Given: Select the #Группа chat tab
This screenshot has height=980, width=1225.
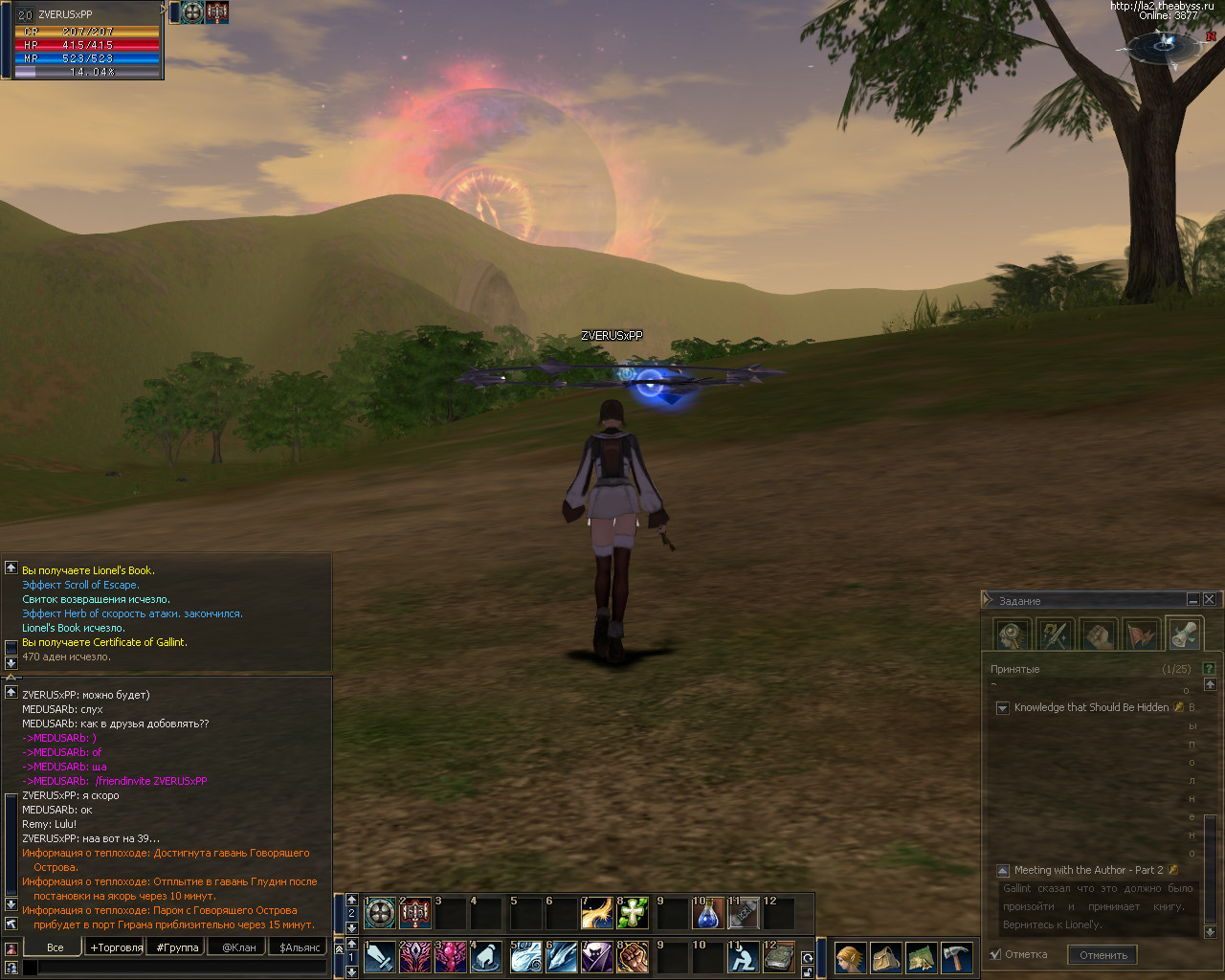Looking at the screenshot, I should (x=177, y=947).
